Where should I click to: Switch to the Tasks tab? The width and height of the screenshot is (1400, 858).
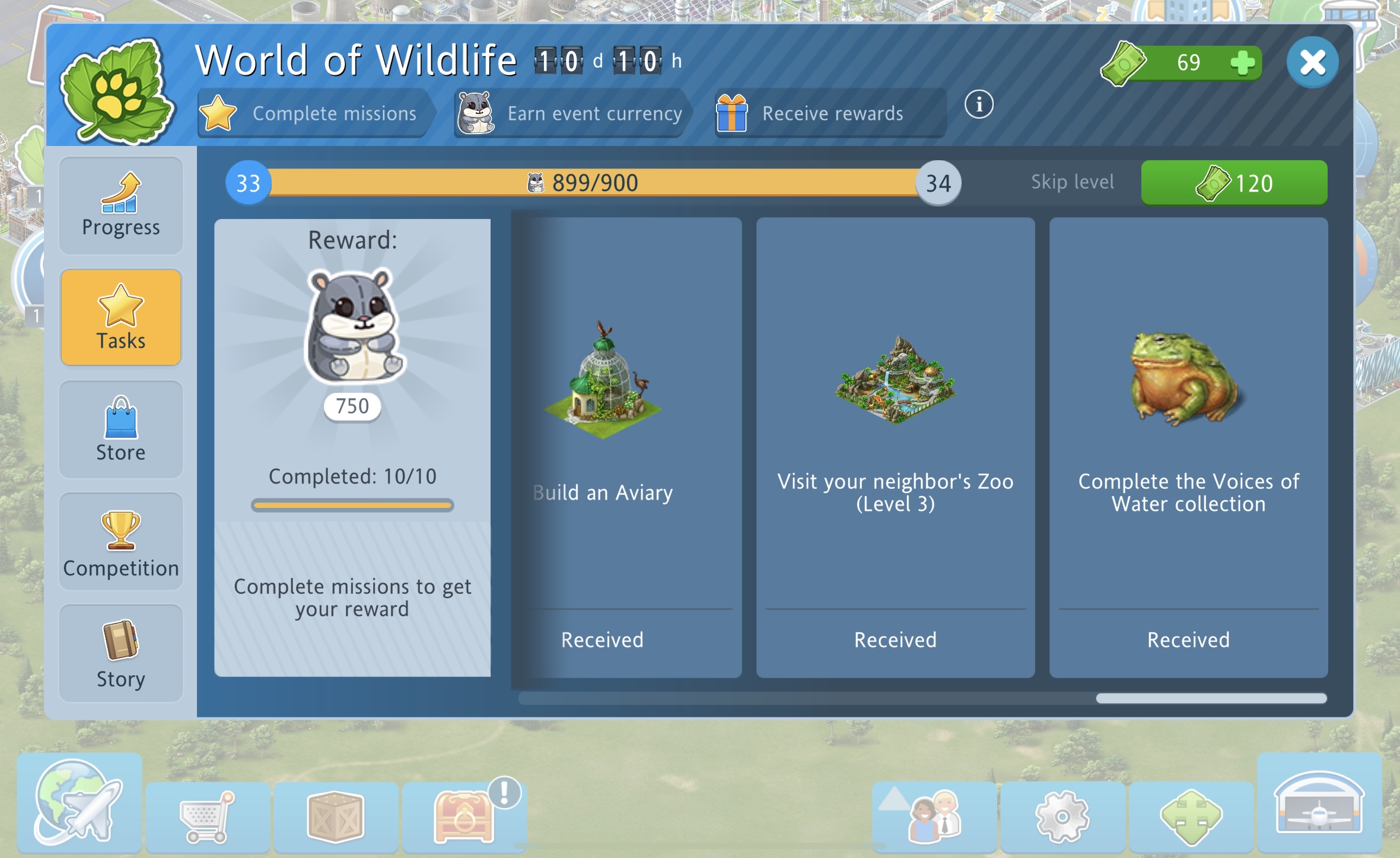(x=121, y=317)
